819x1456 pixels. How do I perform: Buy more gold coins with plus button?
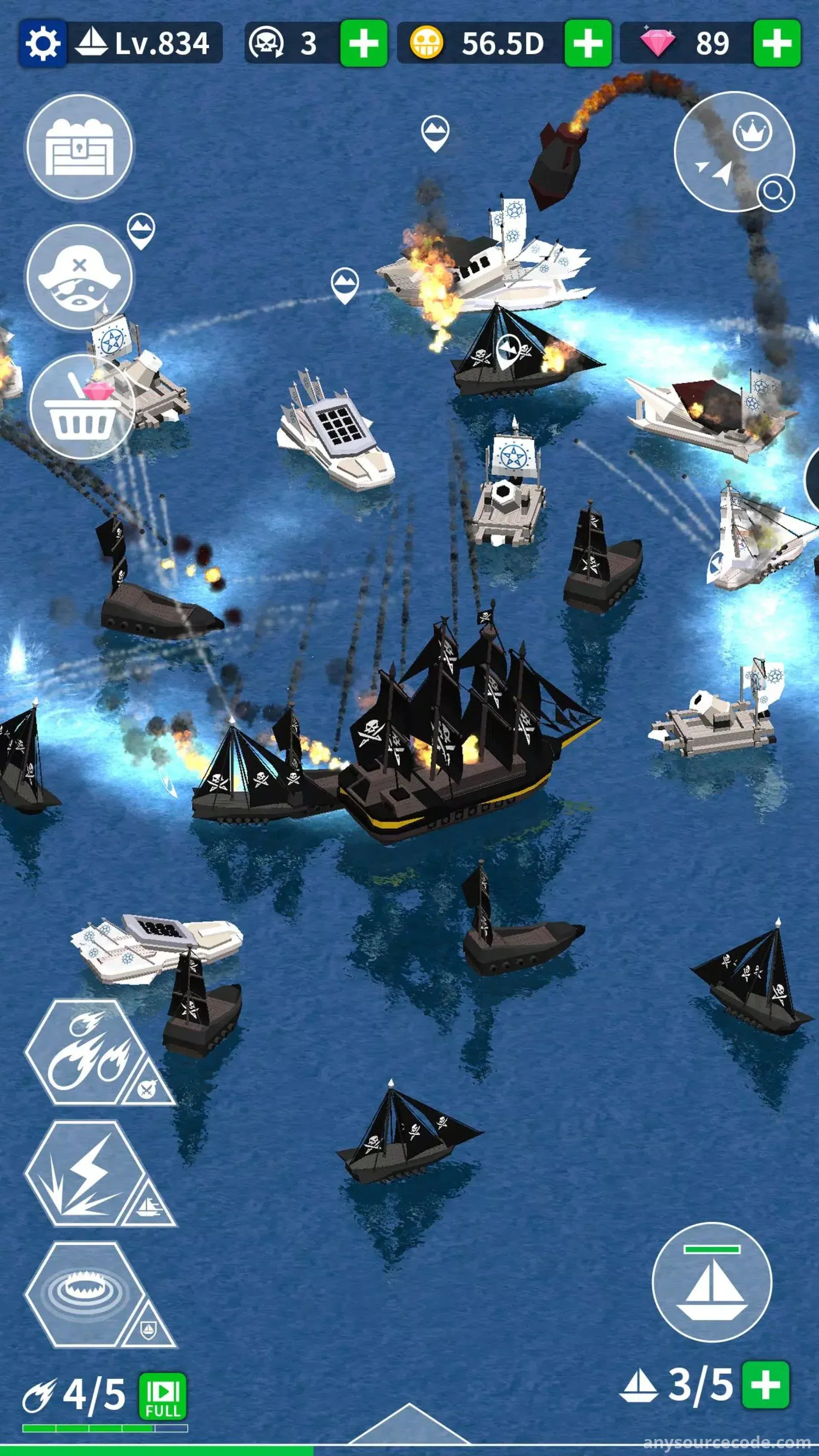click(588, 43)
